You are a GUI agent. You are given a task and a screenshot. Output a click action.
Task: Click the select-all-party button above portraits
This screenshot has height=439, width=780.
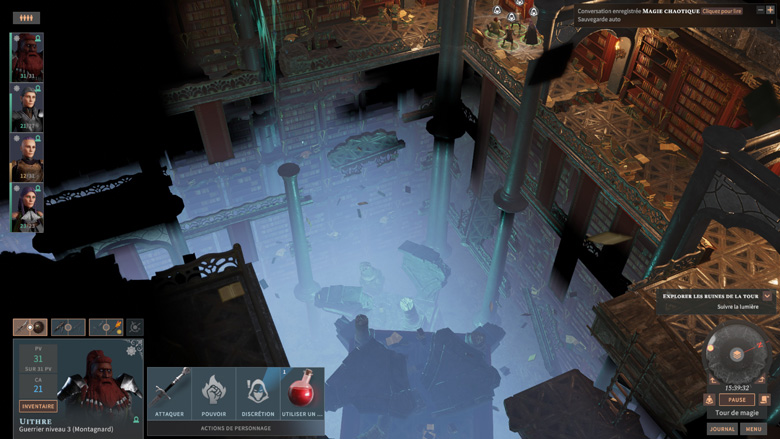pos(26,18)
